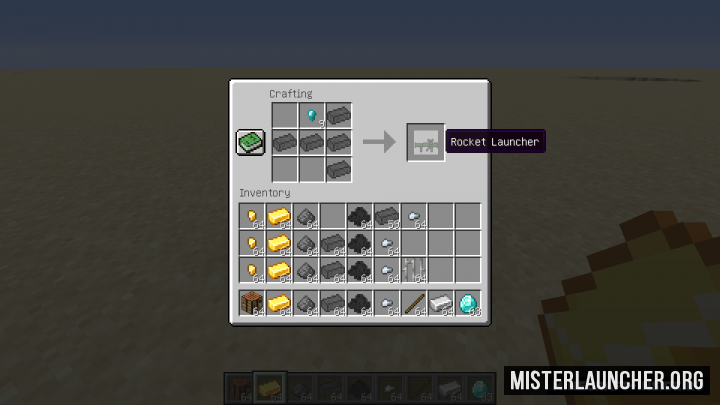Grab the stick stack from the inventory
The width and height of the screenshot is (720, 405).
pos(414,303)
